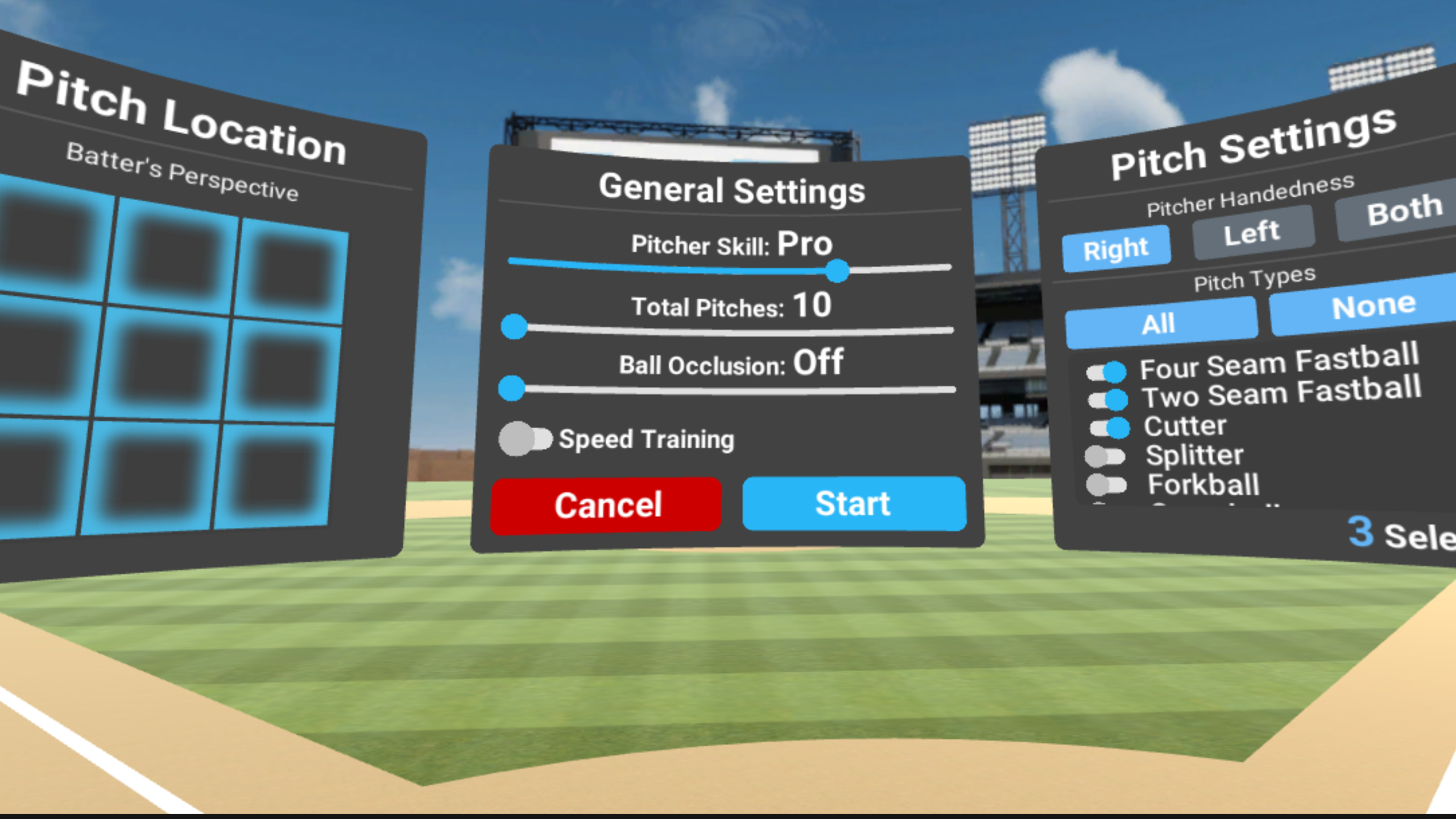This screenshot has width=1456, height=819.
Task: Cancel the general settings
Action: [x=606, y=505]
